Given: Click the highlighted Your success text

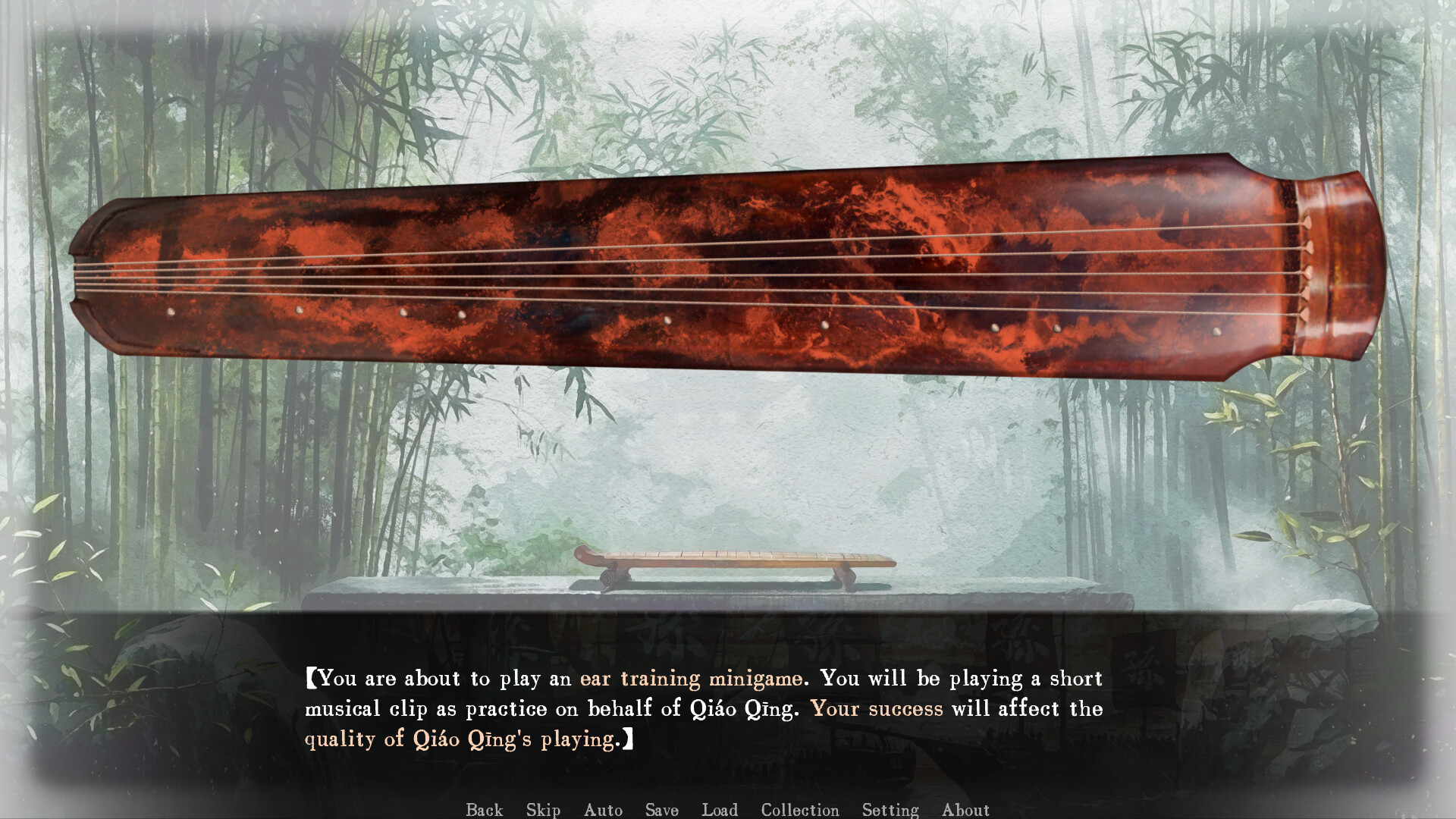Looking at the screenshot, I should tap(876, 709).
